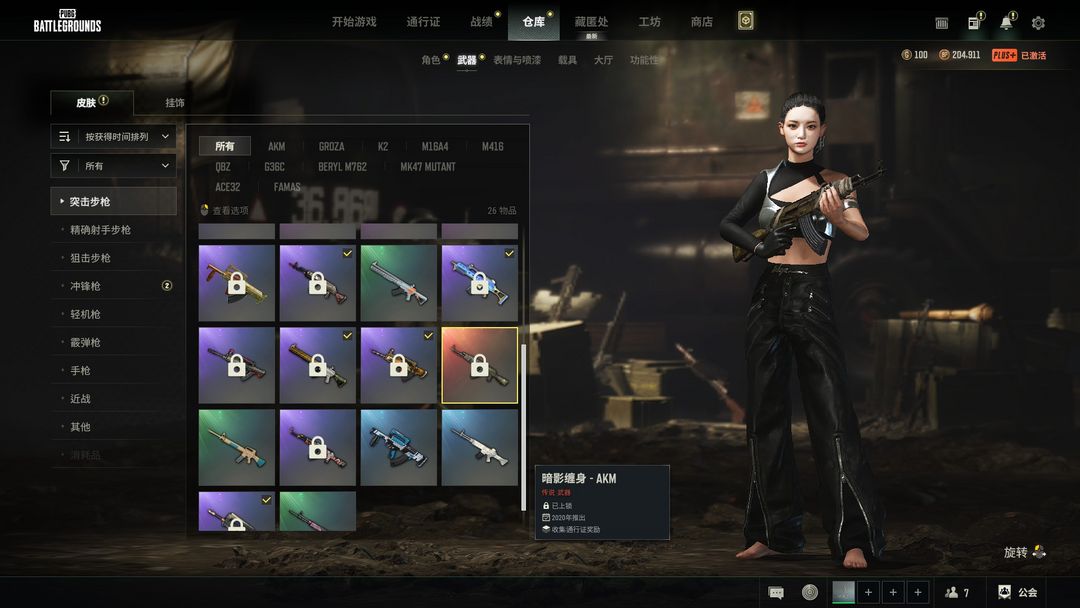Open the 载具 vehicle sub-tab

coord(567,60)
